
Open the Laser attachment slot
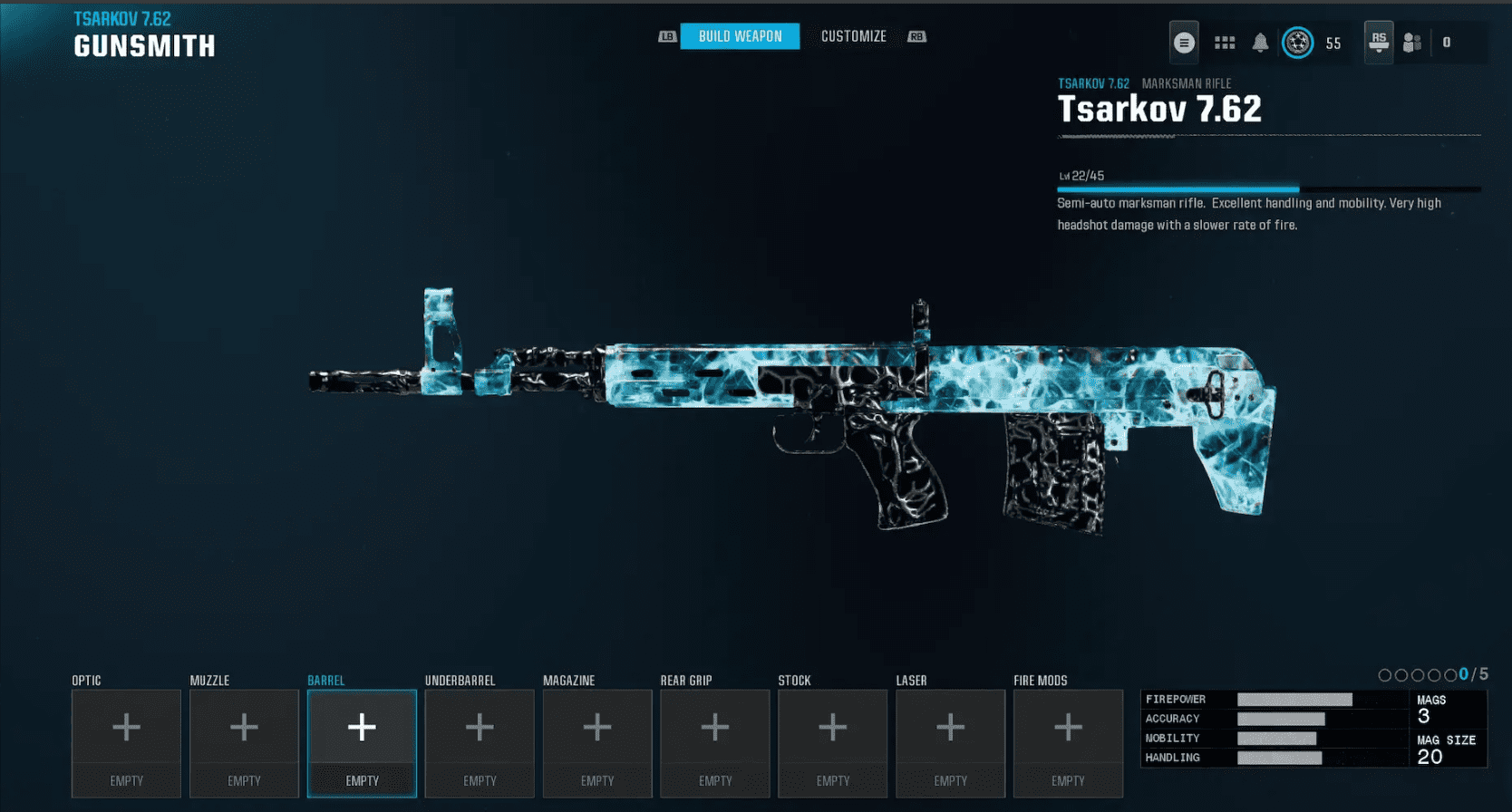click(950, 726)
